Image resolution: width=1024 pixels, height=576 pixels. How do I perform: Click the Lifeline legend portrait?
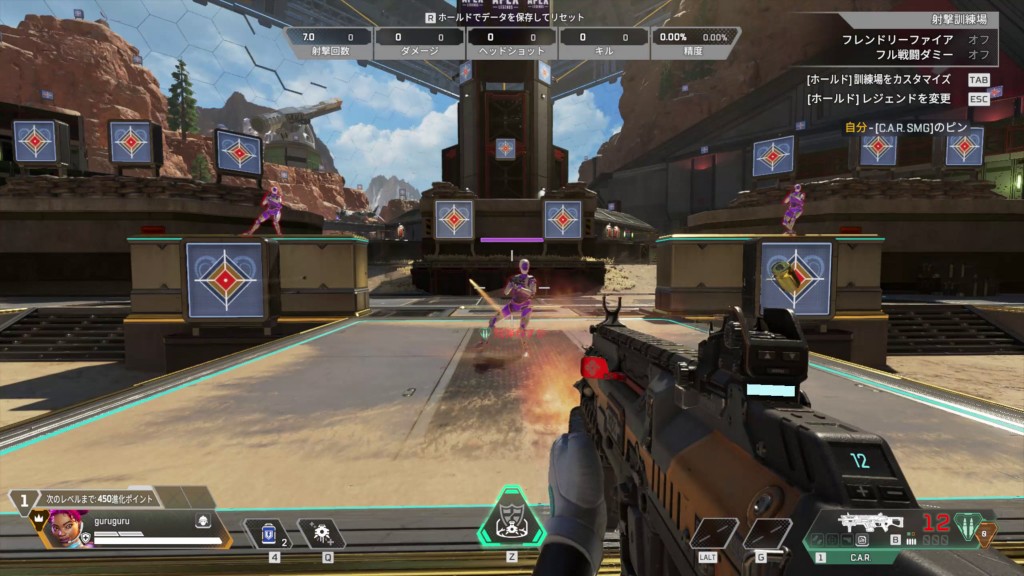tap(62, 528)
